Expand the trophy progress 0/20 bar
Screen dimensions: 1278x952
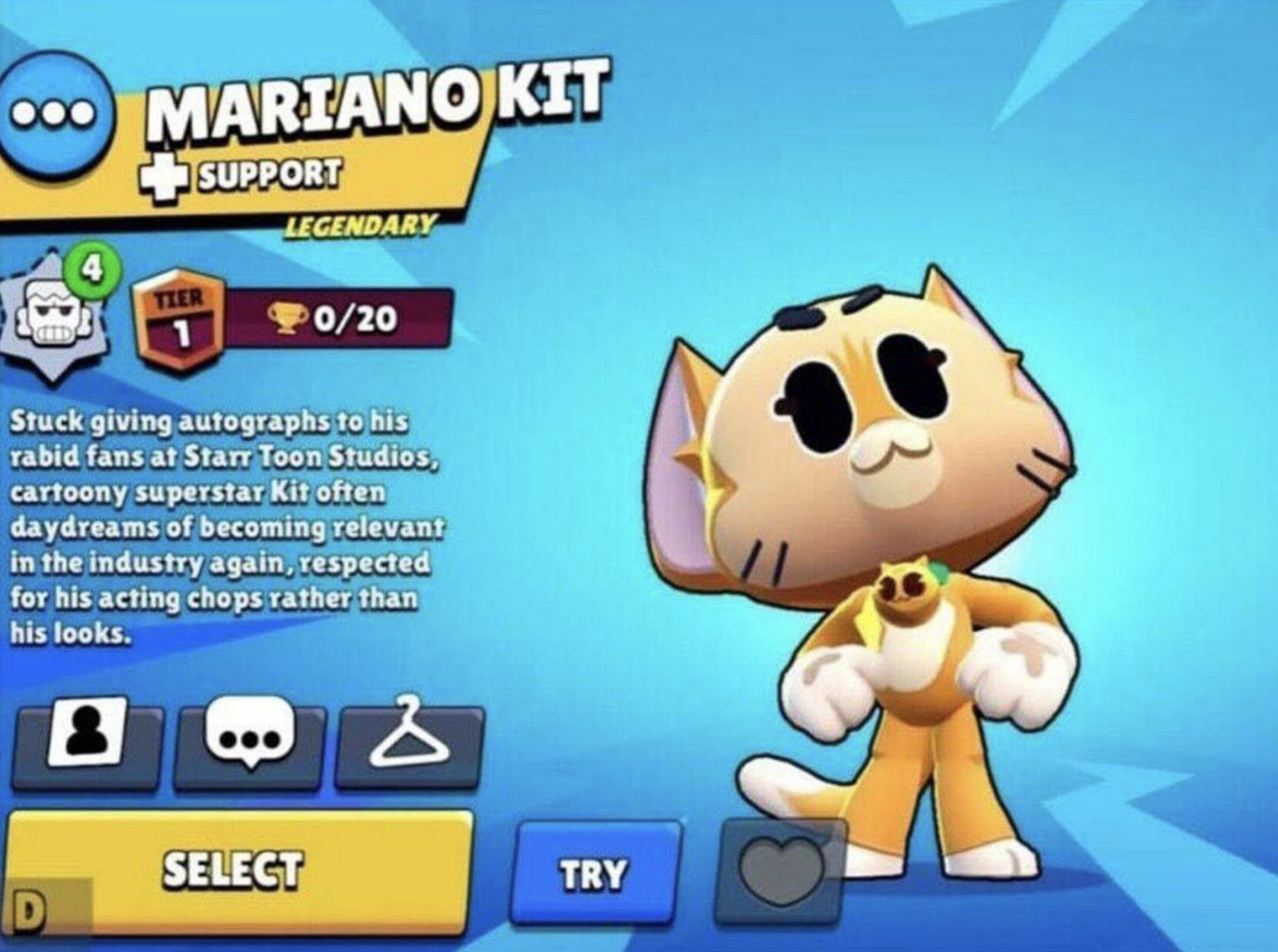coord(341,318)
